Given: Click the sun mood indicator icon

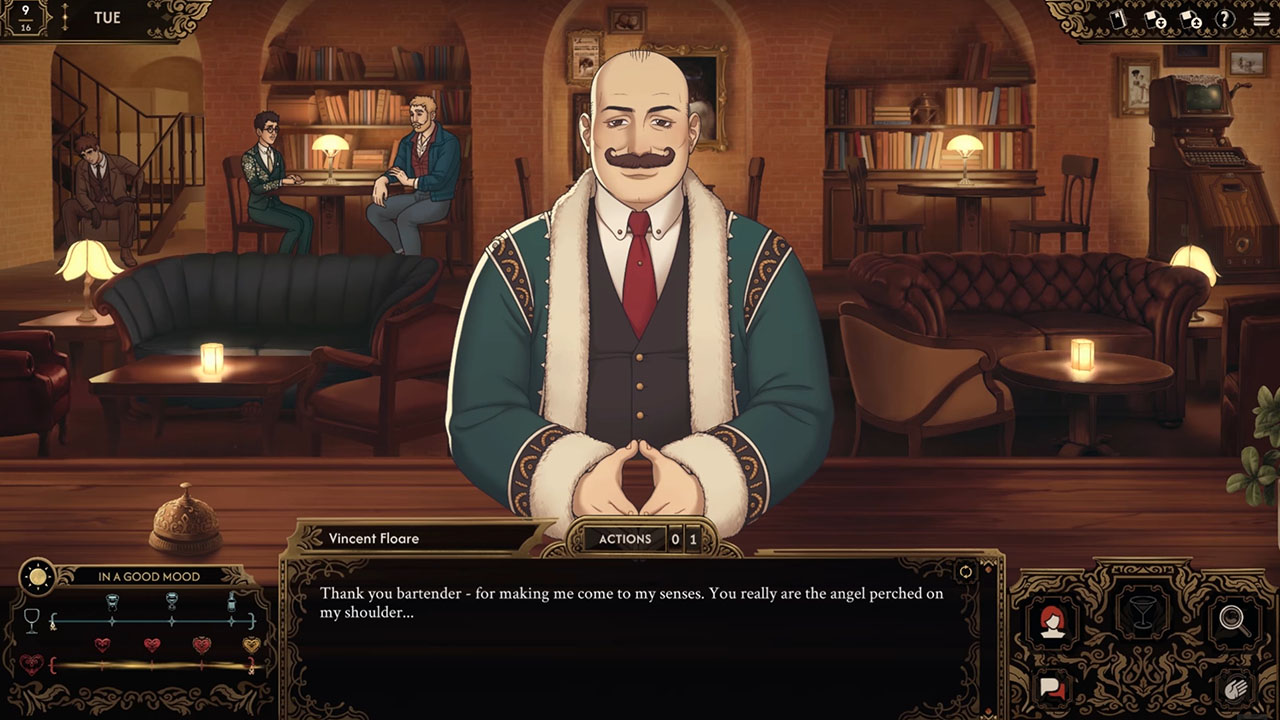Looking at the screenshot, I should point(38,577).
